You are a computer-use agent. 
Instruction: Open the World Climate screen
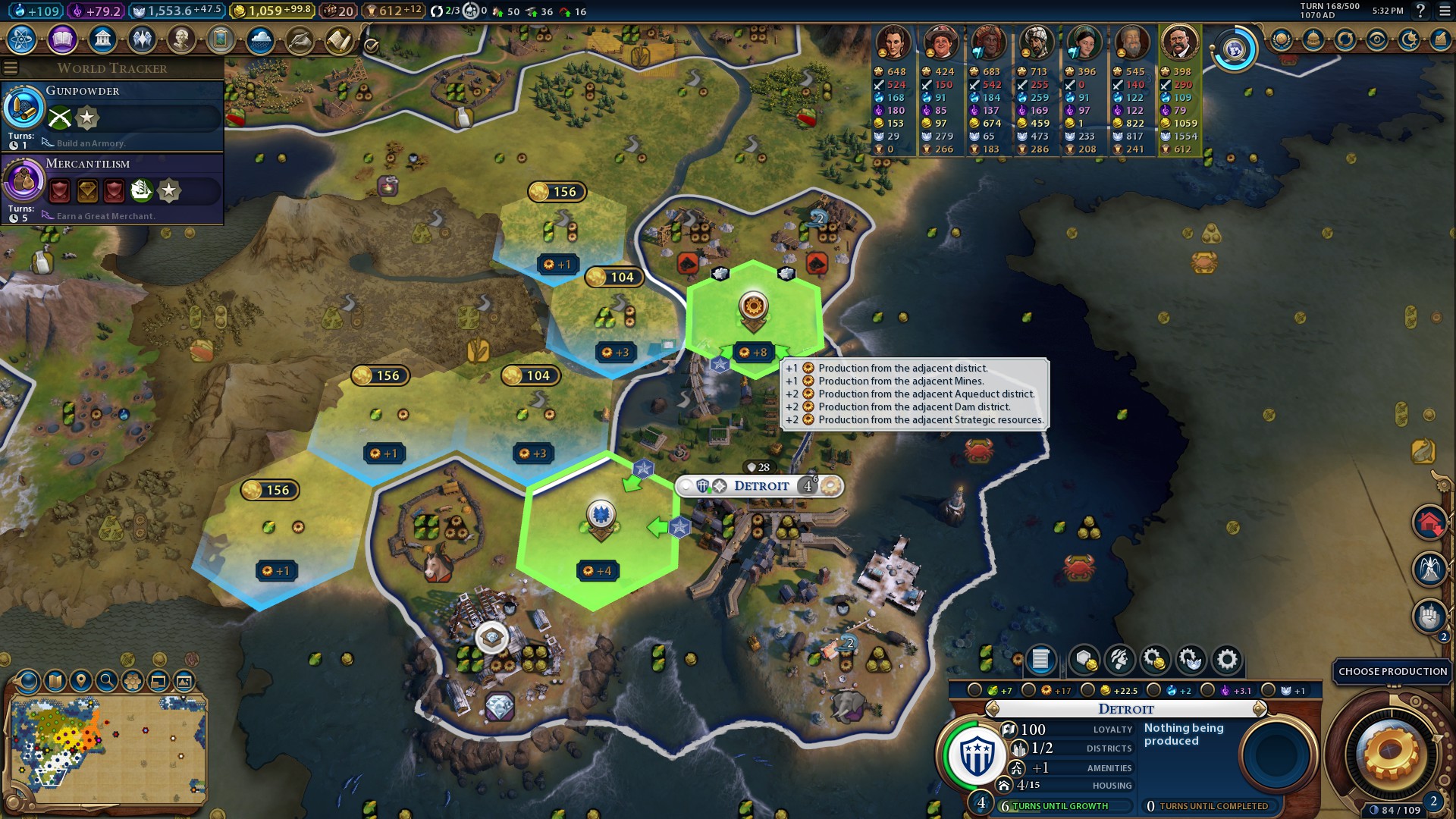[x=262, y=39]
